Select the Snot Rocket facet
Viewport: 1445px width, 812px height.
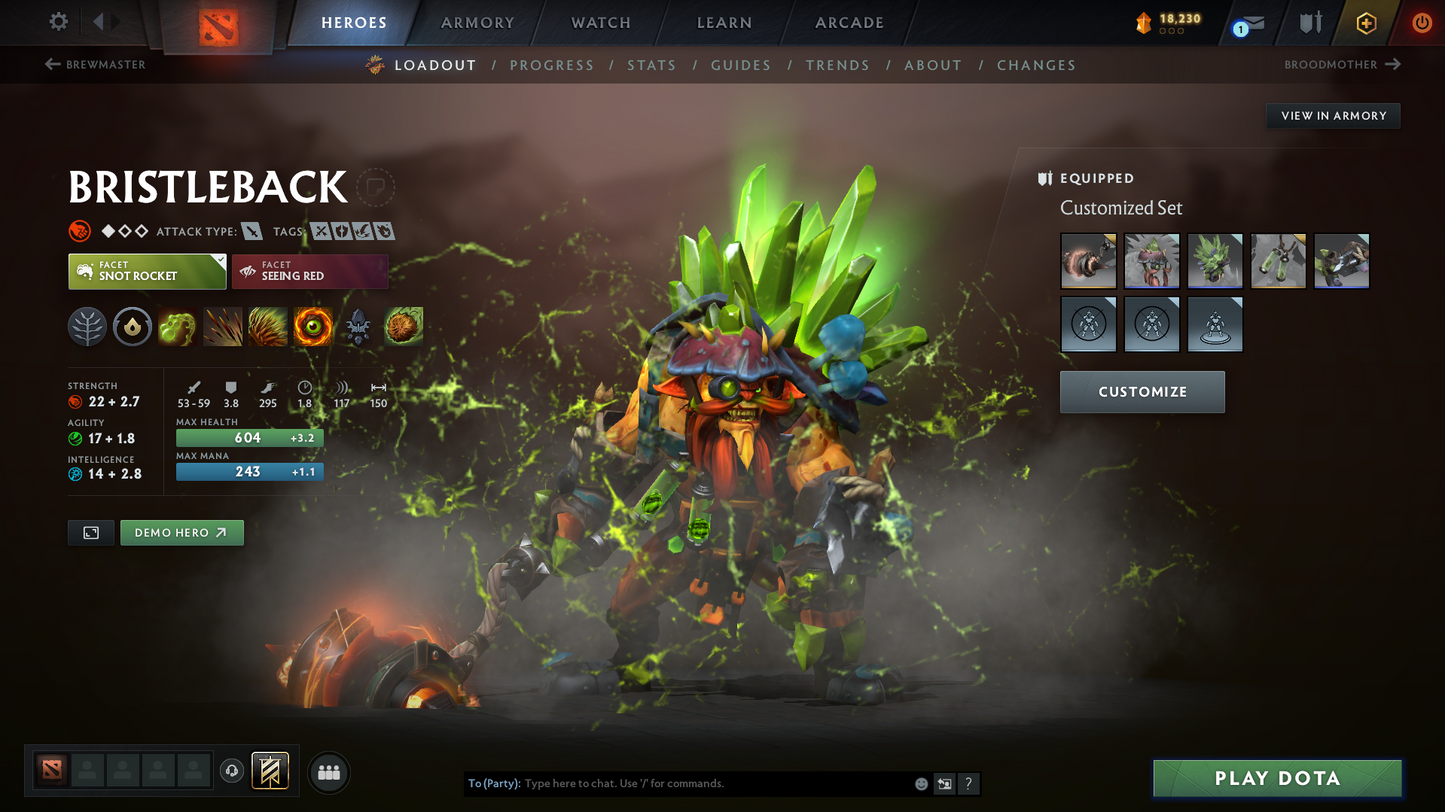coord(147,271)
